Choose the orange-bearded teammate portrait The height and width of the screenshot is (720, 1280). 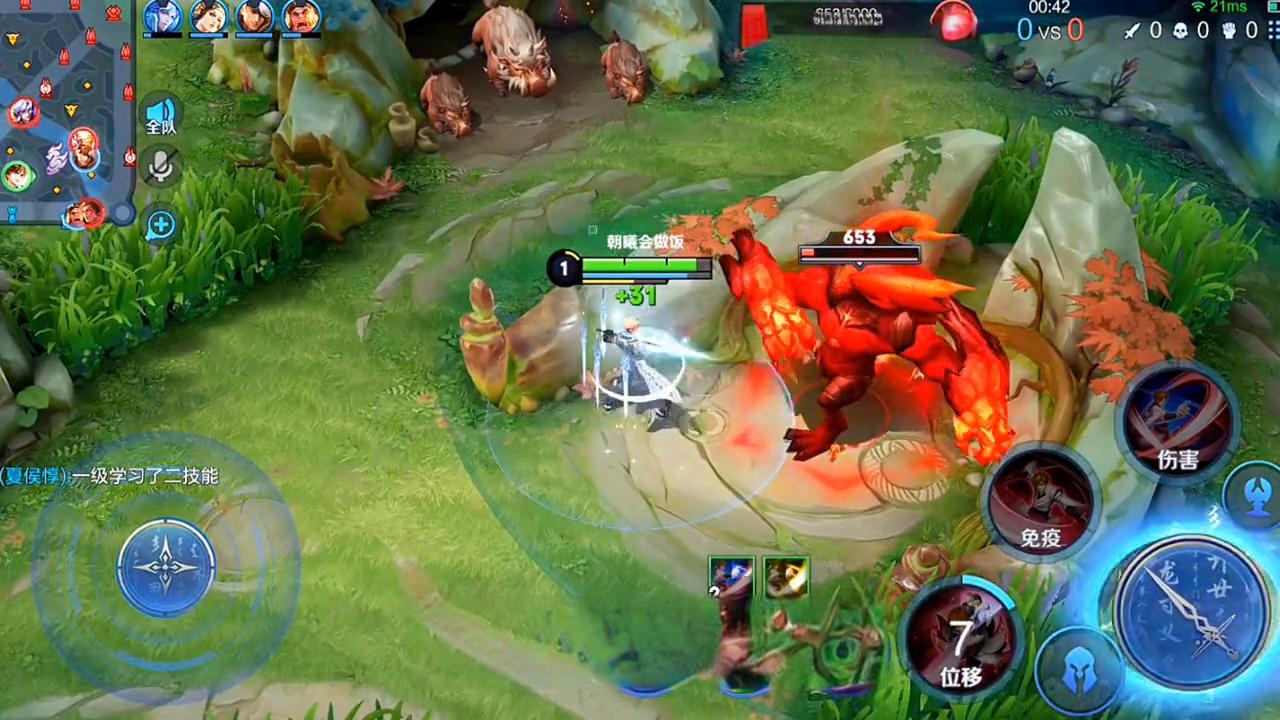click(301, 17)
